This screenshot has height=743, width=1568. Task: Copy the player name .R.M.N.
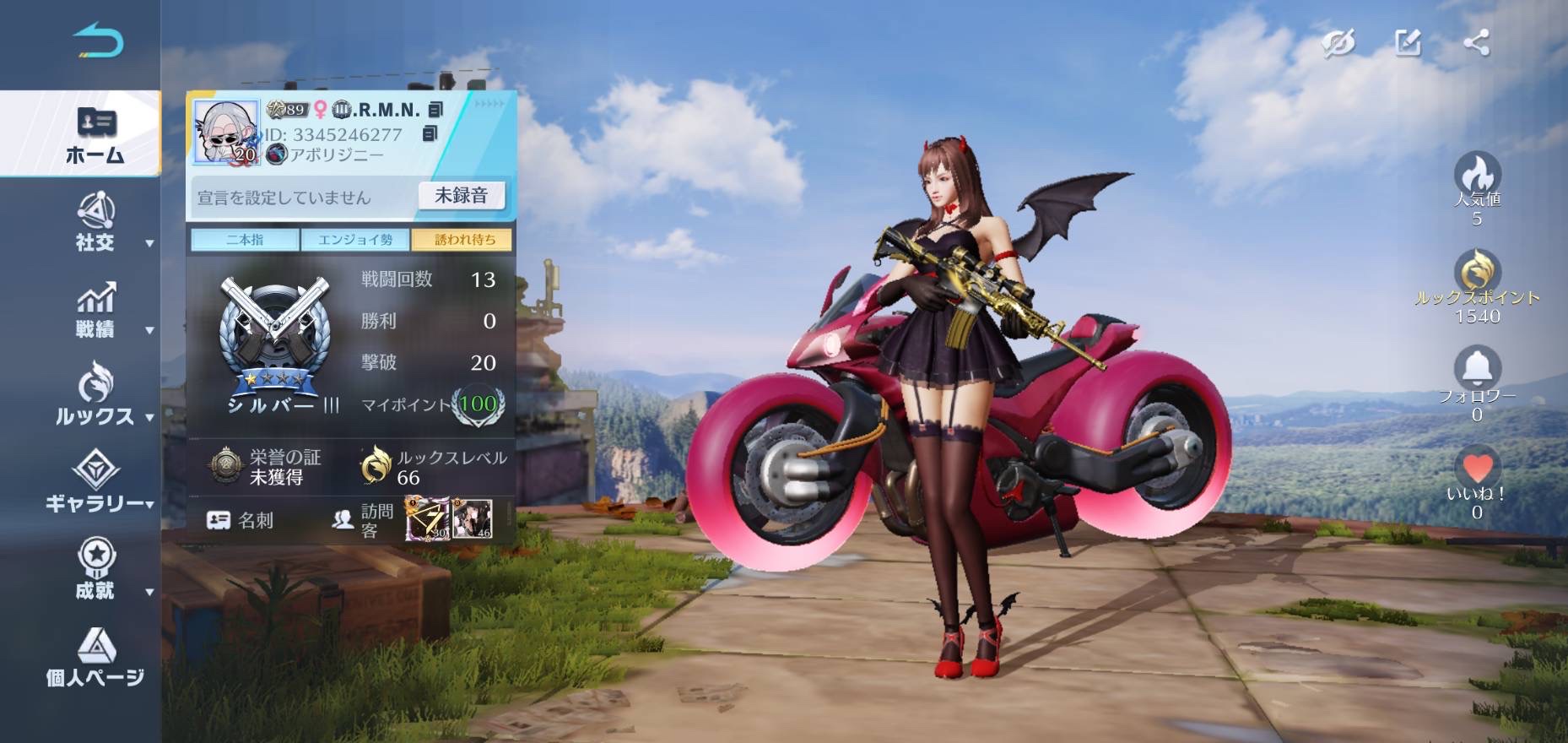435,110
